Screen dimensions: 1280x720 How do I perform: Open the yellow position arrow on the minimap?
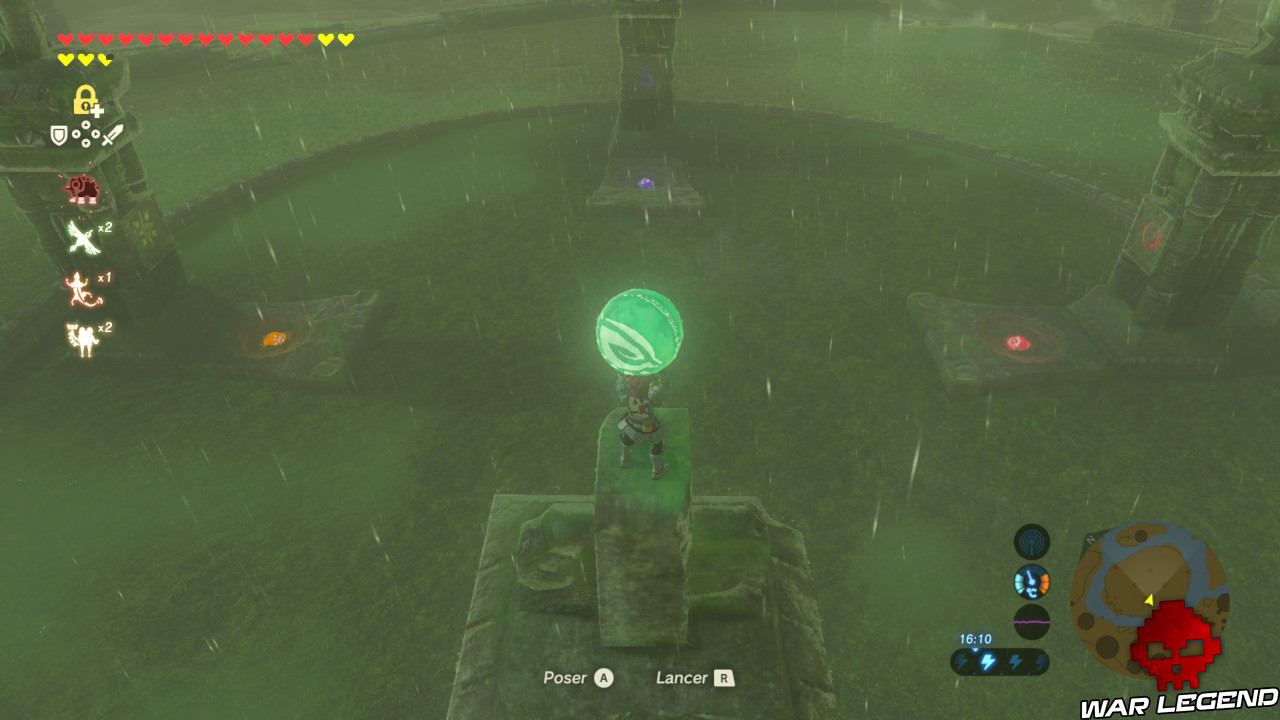(1149, 600)
